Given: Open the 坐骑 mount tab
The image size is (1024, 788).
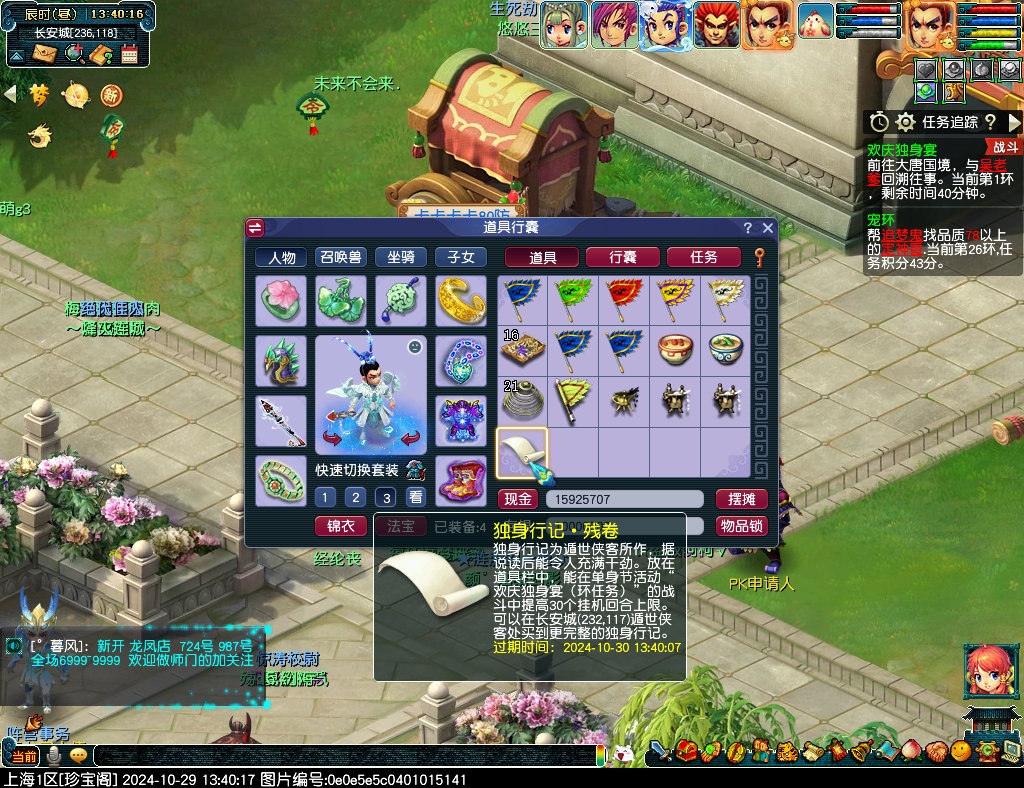Looking at the screenshot, I should [x=401, y=257].
